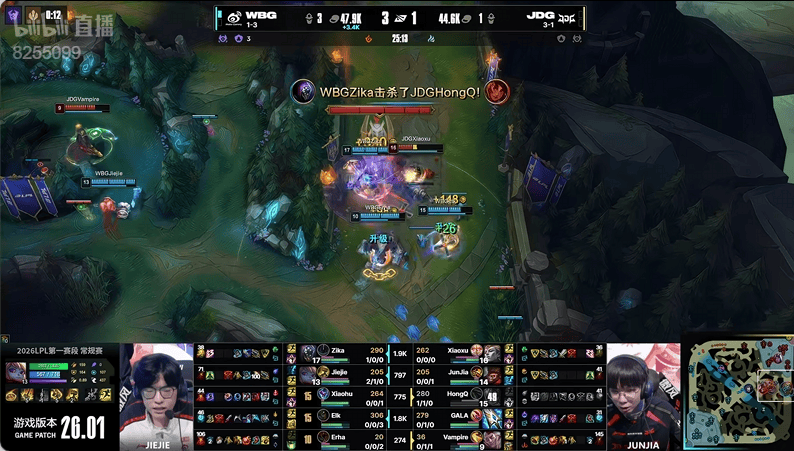Screen dimensions: 794x451
Task: Click Jiejie's champion portrait on the scoreboard
Action: 309,374
